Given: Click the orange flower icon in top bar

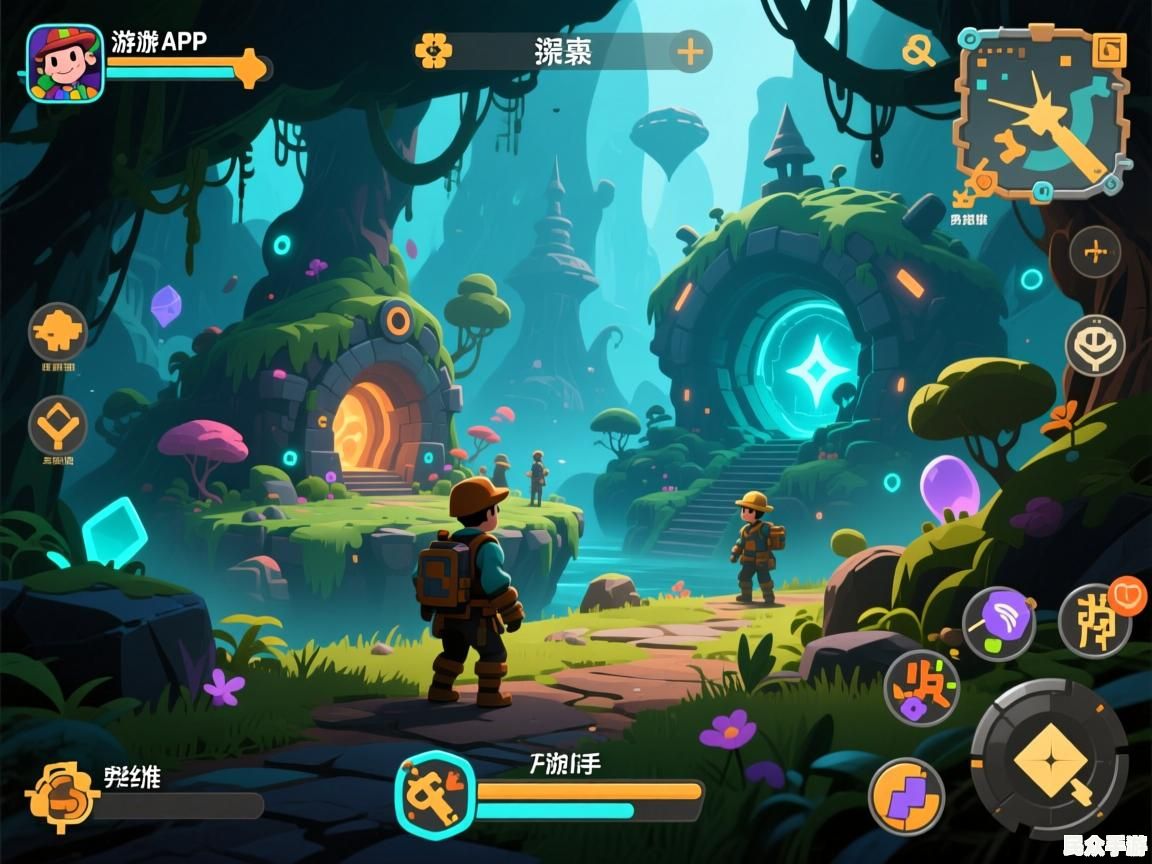Looking at the screenshot, I should (434, 50).
